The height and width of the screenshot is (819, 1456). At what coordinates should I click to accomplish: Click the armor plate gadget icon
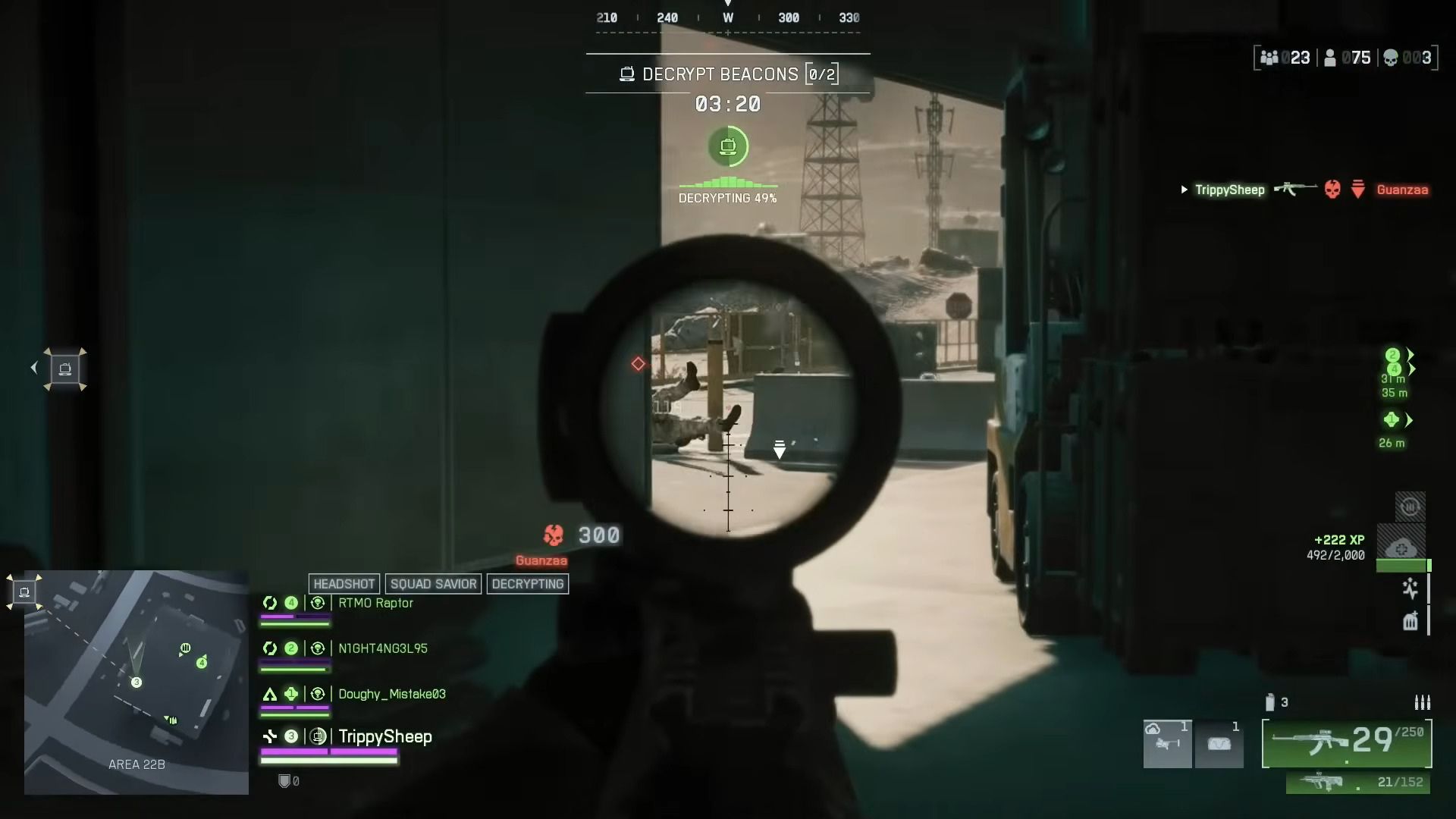1410,620
